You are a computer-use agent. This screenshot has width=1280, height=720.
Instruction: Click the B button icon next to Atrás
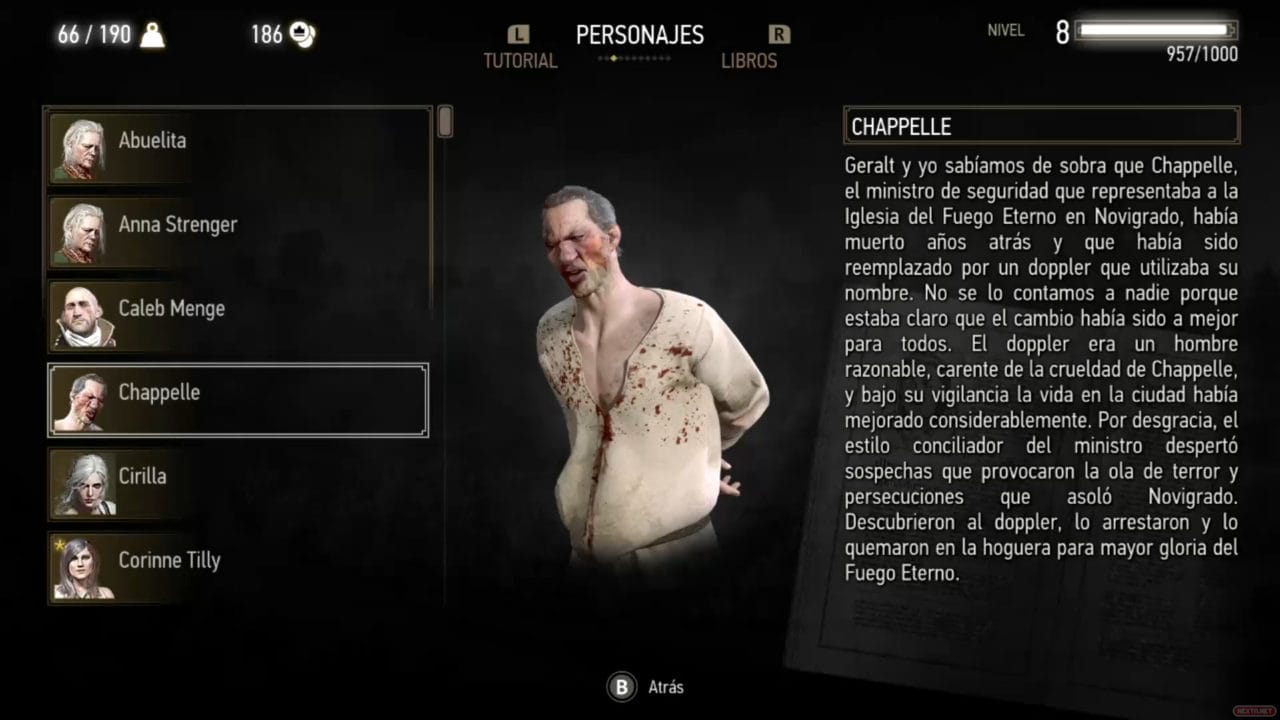point(620,687)
